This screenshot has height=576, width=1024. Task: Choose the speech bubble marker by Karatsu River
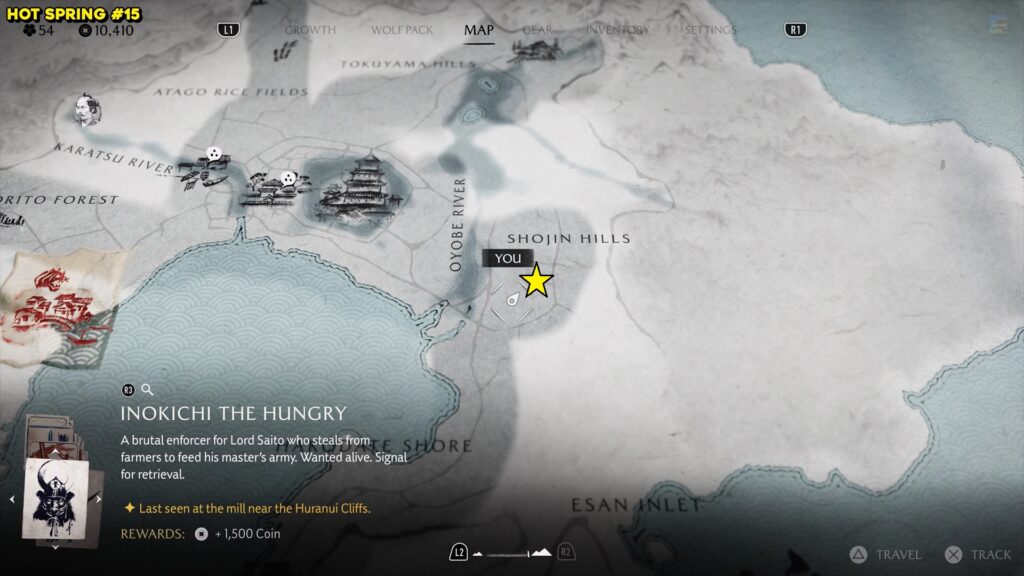coord(213,155)
